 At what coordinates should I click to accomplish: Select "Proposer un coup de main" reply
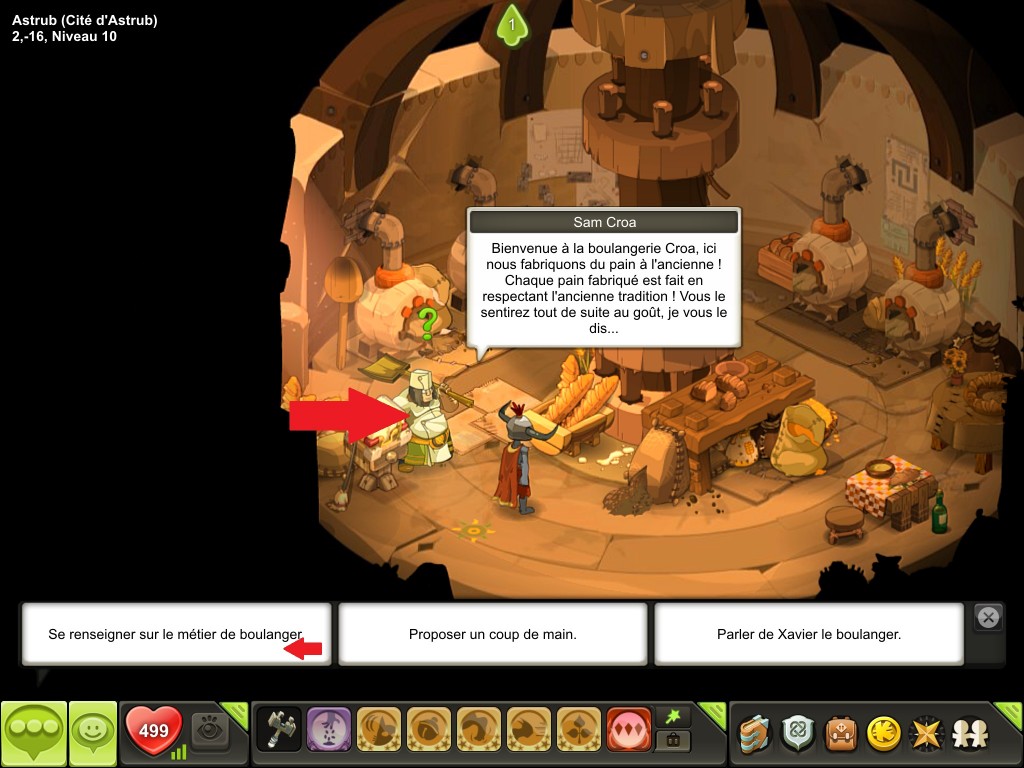click(x=492, y=634)
